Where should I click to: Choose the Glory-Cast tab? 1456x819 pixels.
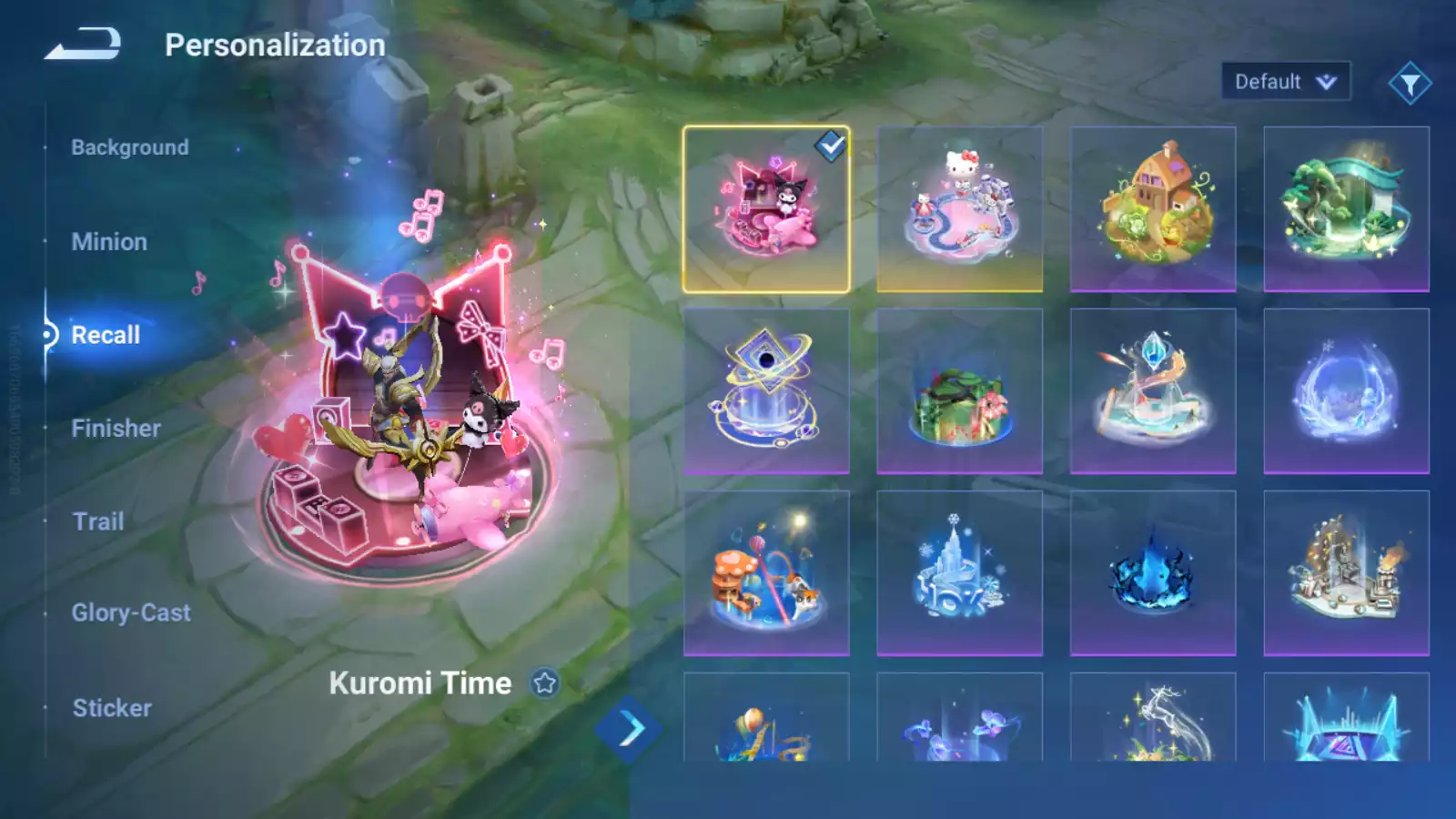tap(131, 613)
